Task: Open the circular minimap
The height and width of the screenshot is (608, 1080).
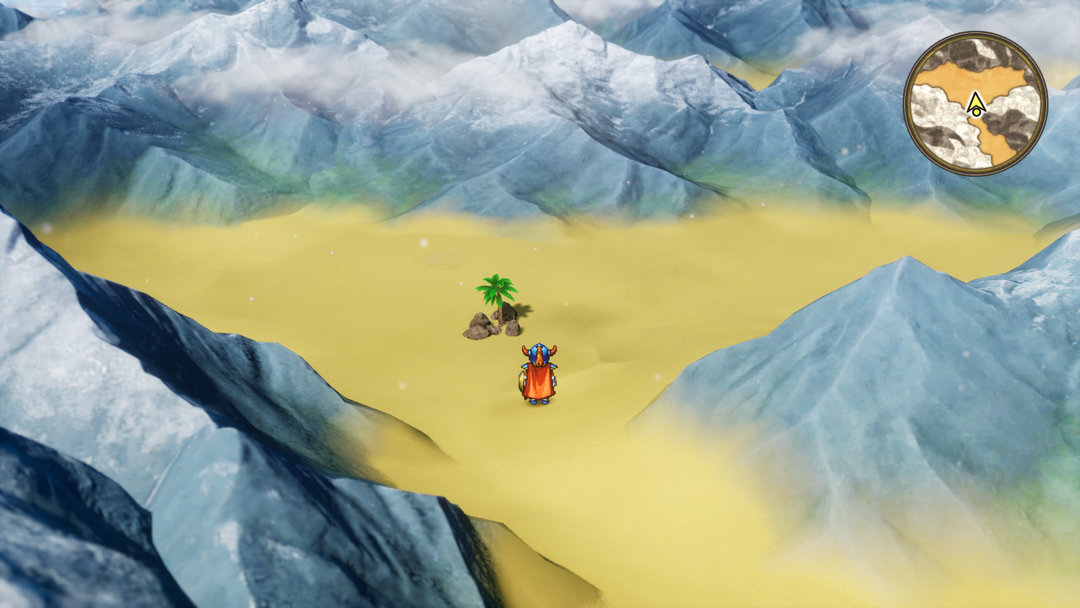Action: (975, 103)
